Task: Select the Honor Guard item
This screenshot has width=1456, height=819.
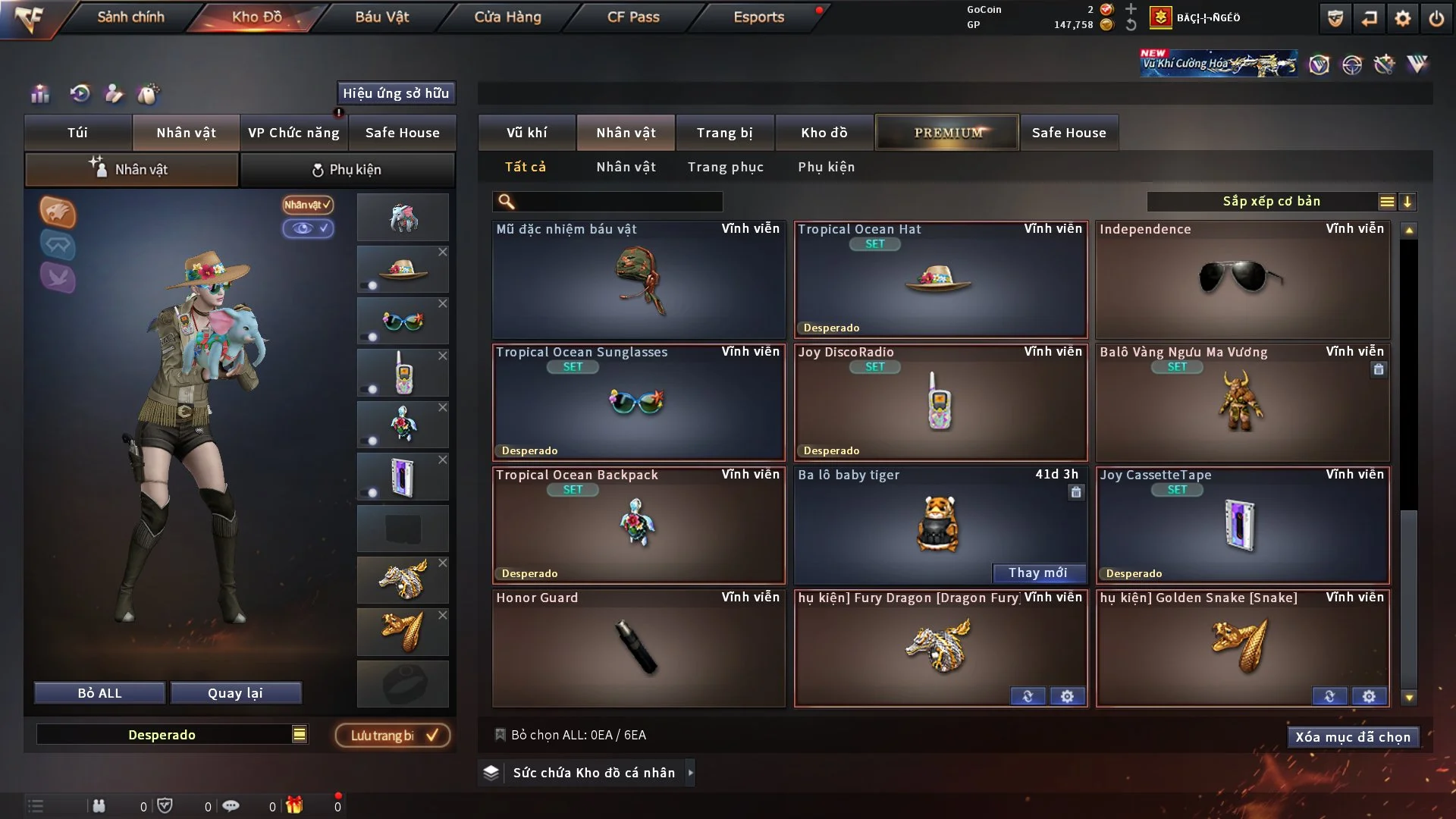Action: point(638,648)
